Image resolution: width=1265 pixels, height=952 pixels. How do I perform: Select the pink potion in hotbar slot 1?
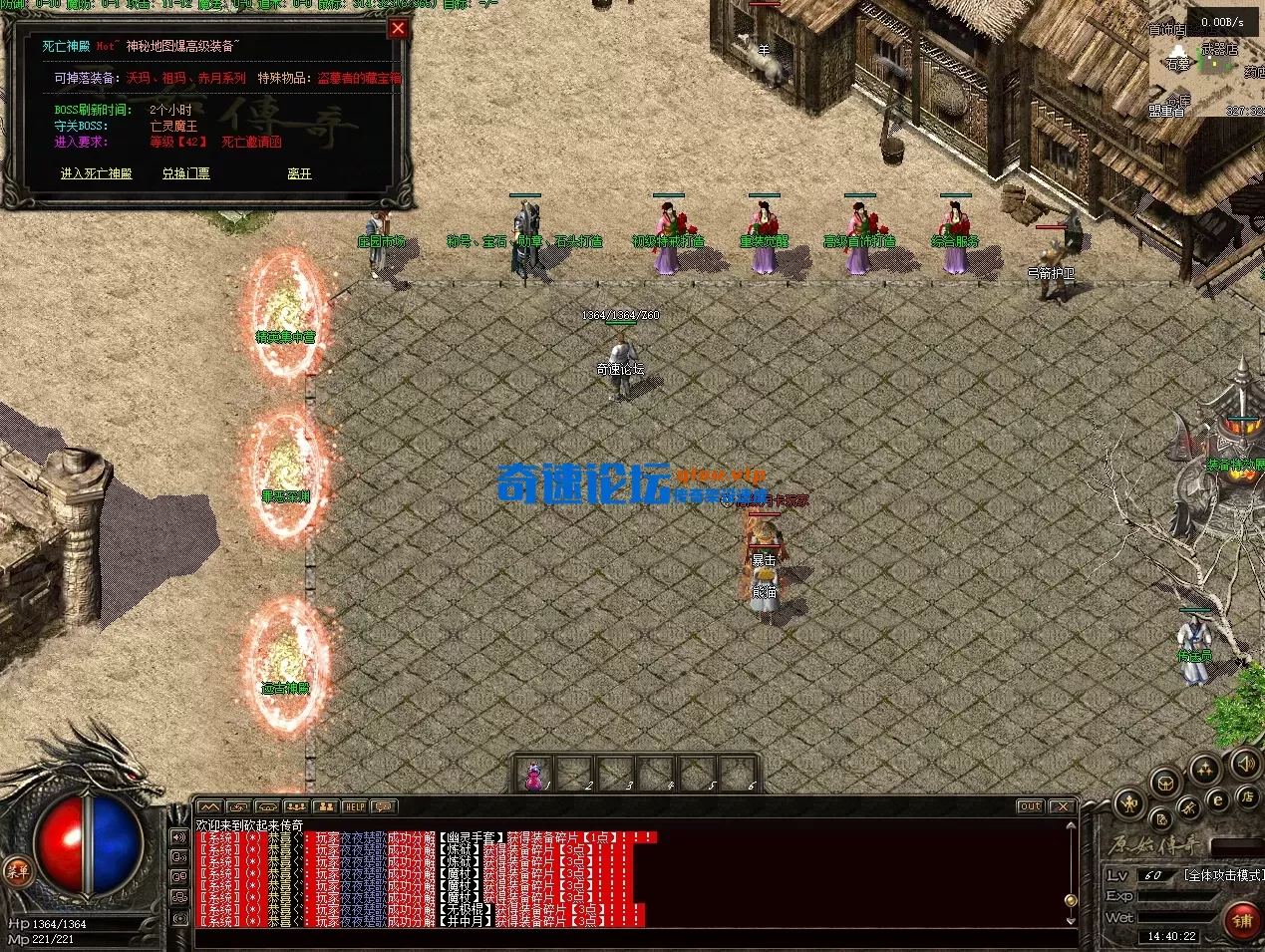coord(535,774)
